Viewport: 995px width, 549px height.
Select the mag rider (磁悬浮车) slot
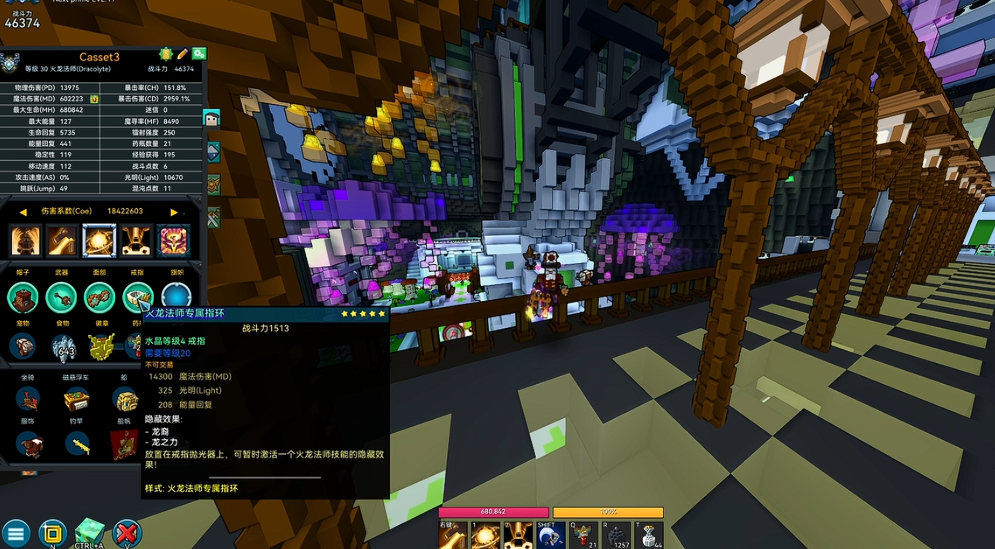(x=77, y=400)
